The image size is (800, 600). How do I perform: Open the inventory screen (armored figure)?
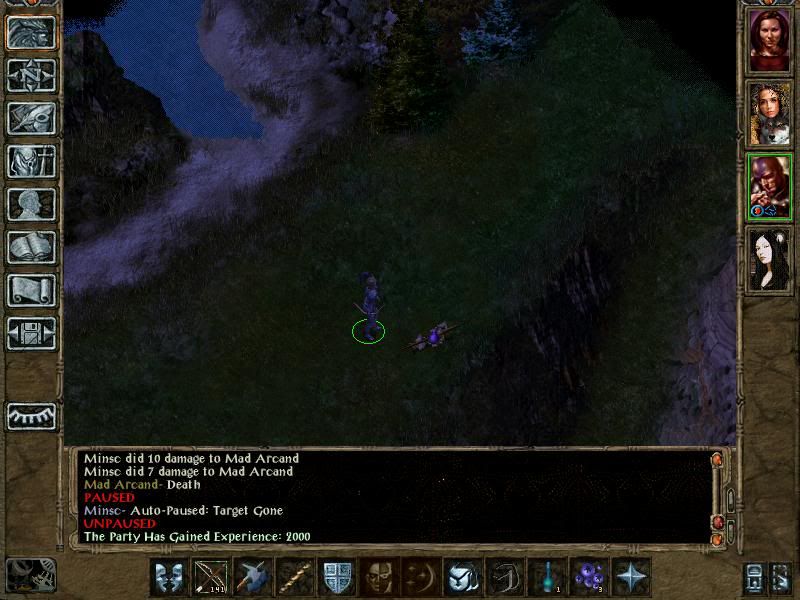point(31,161)
